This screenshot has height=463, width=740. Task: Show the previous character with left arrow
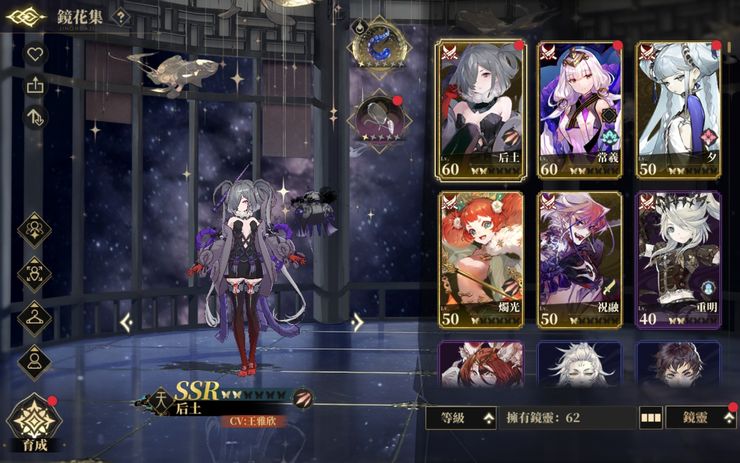pos(127,322)
